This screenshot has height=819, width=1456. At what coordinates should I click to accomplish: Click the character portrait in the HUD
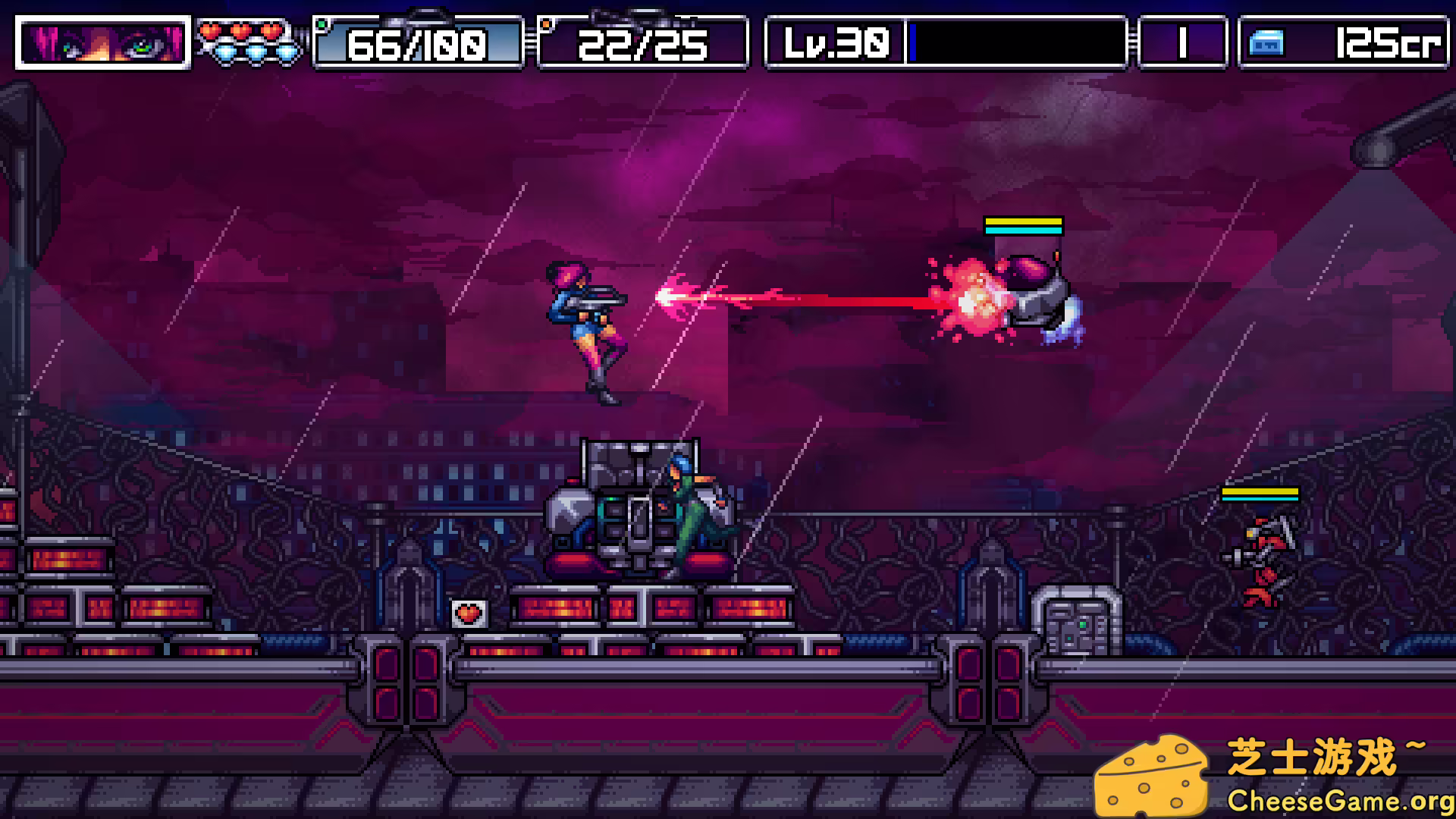102,43
